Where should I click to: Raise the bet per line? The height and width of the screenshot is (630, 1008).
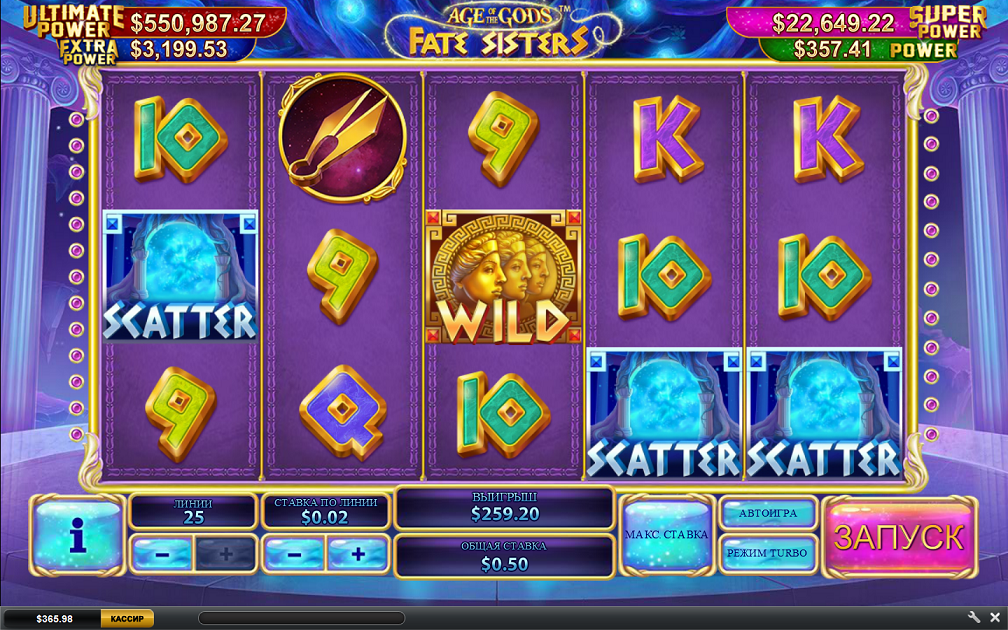(x=358, y=553)
